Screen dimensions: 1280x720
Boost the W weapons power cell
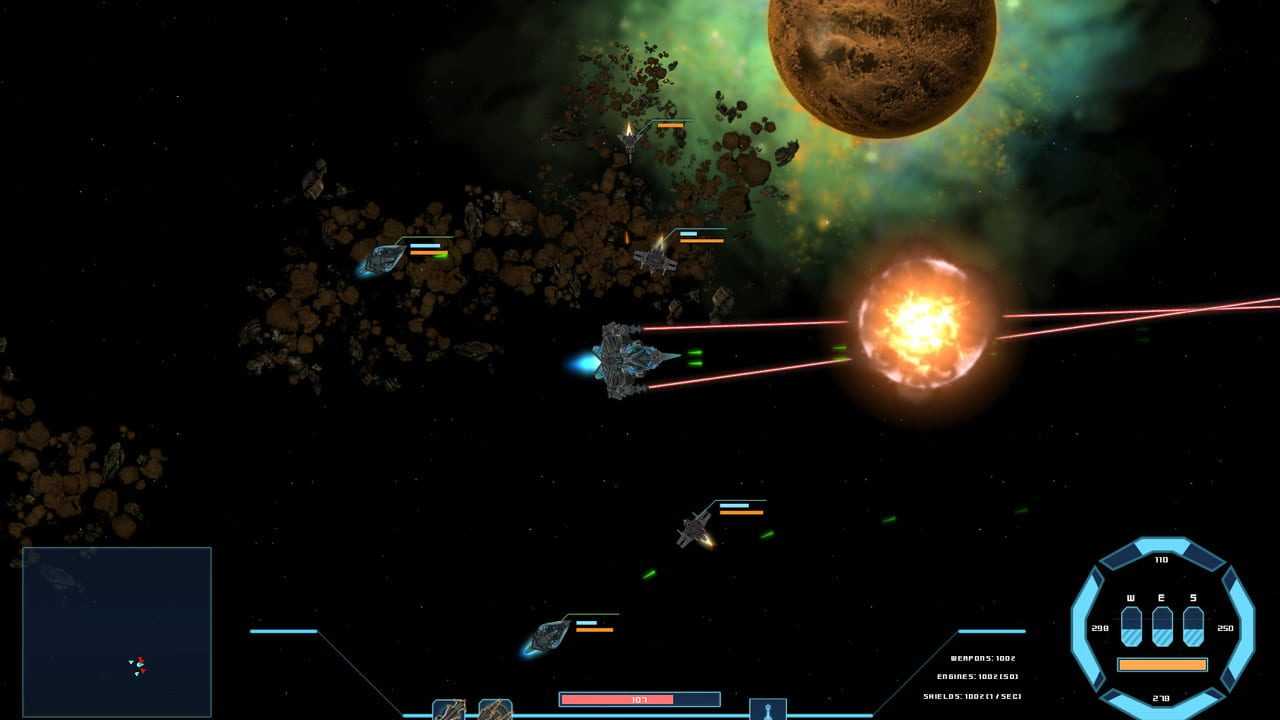pyautogui.click(x=1131, y=626)
